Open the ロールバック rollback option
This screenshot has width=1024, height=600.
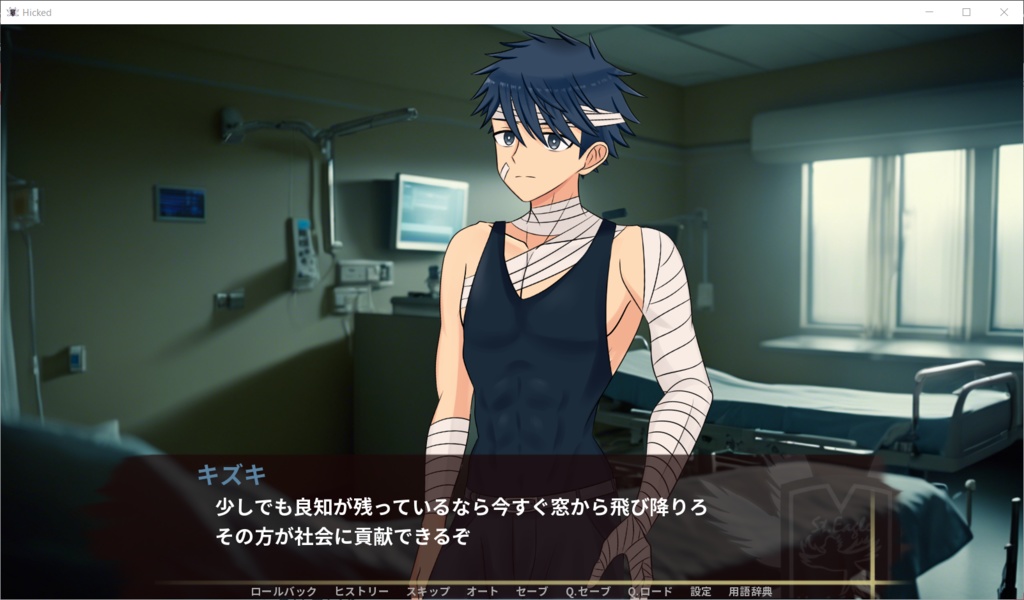click(284, 592)
